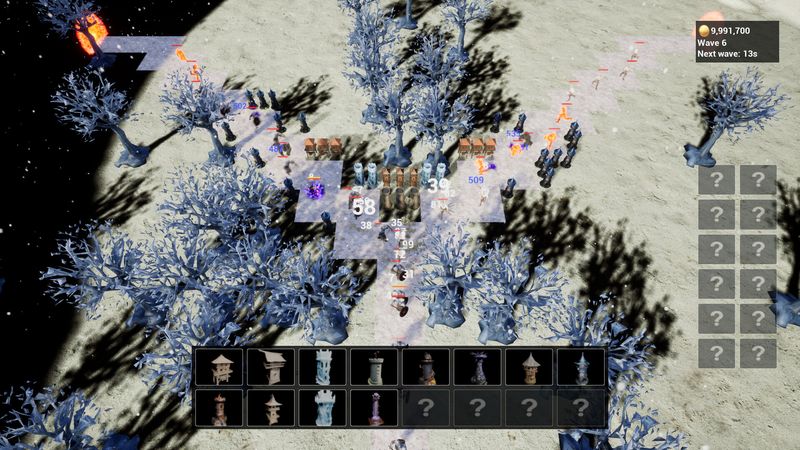Select the tan tower with orange cone roof
The height and width of the screenshot is (450, 800).
pyautogui.click(x=530, y=367)
